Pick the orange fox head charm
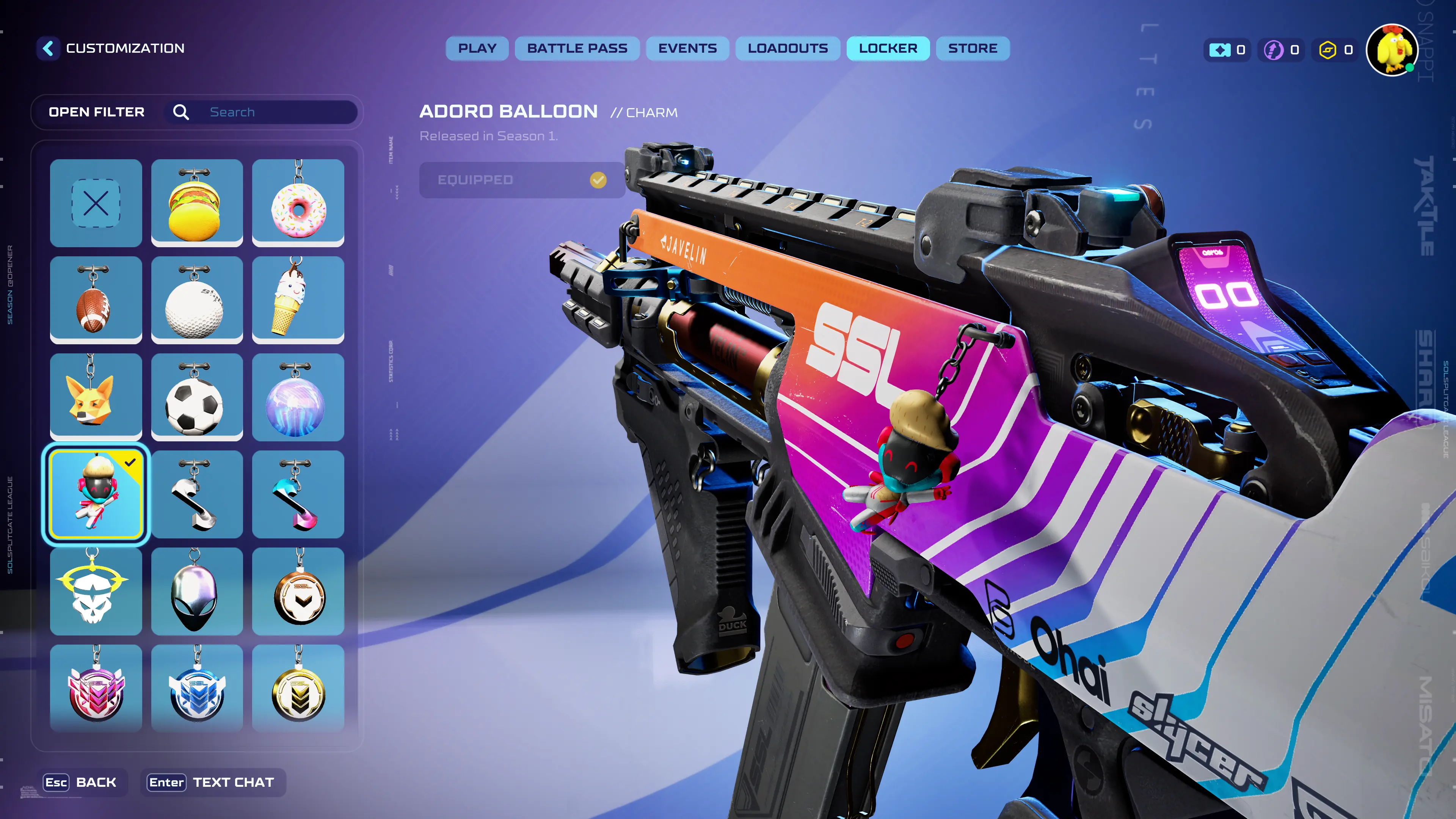This screenshot has height=819, width=1456. [96, 397]
